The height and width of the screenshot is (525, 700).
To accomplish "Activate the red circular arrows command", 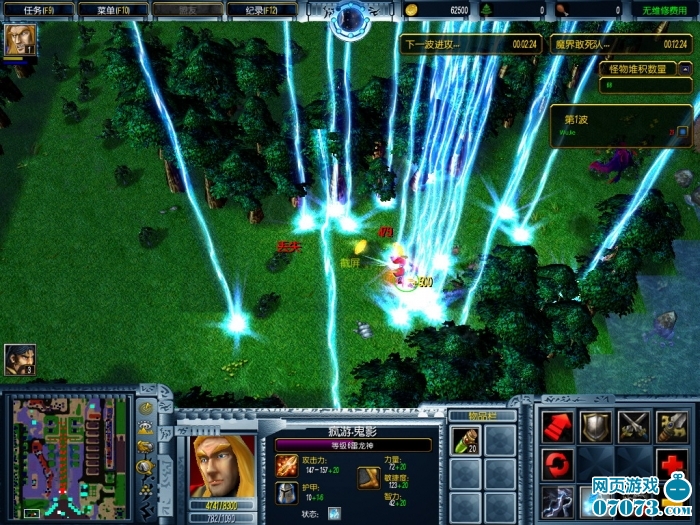I will click(557, 465).
